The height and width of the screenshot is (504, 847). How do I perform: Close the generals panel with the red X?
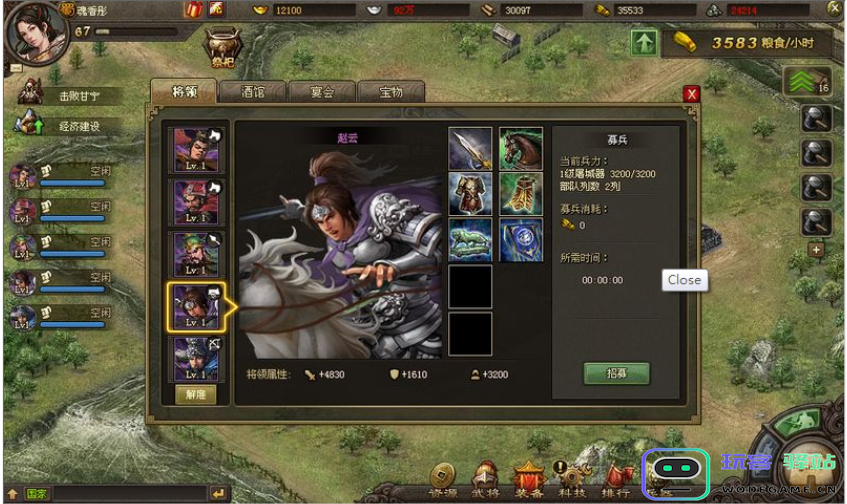(x=691, y=94)
